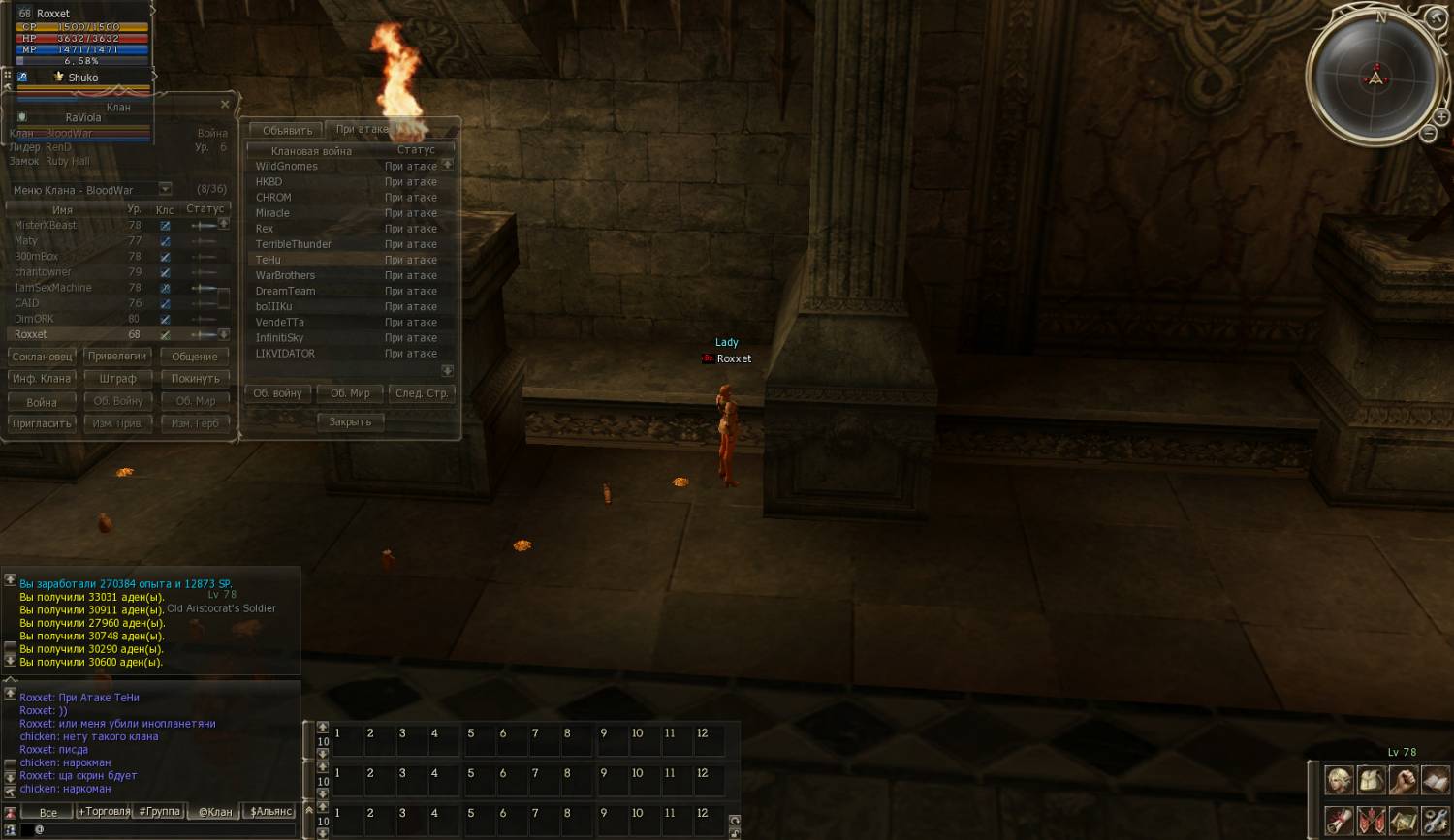Click the Общение communication button
1454x840 pixels.
click(195, 357)
